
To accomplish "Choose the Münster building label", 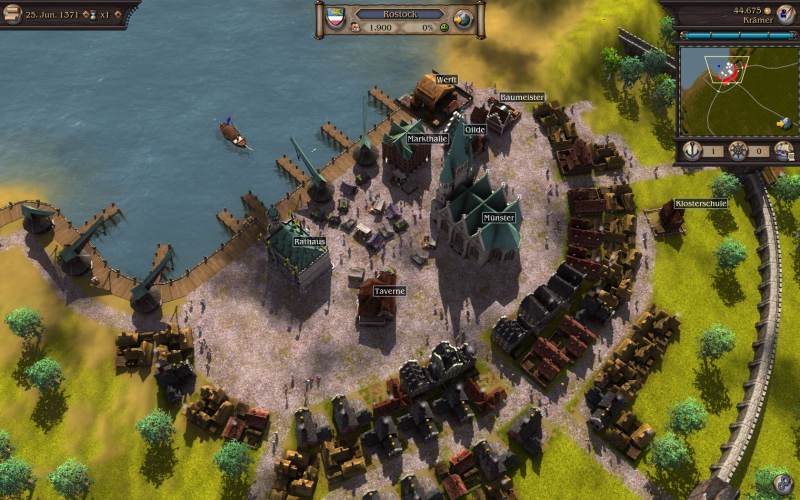I will point(498,217).
